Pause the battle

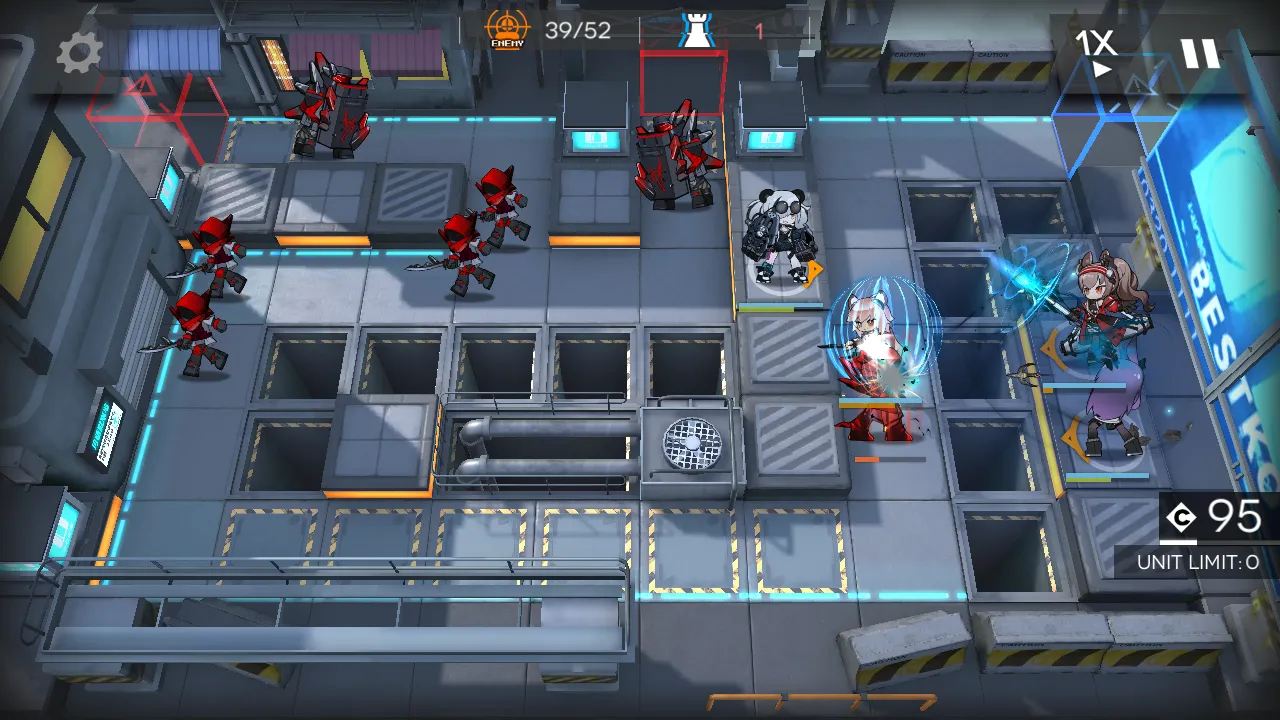click(x=1200, y=53)
